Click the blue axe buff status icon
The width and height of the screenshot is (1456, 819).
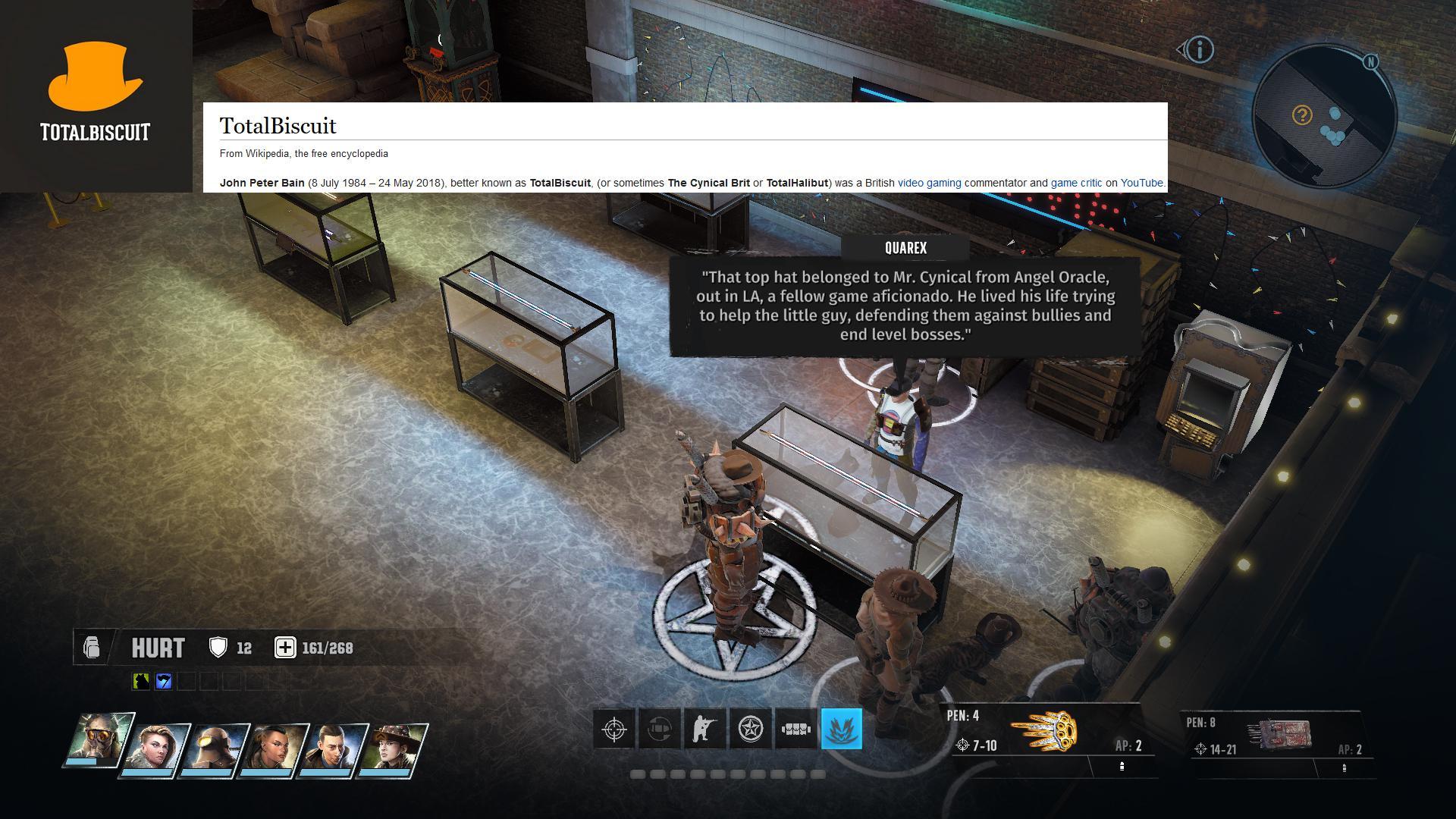pos(162,680)
